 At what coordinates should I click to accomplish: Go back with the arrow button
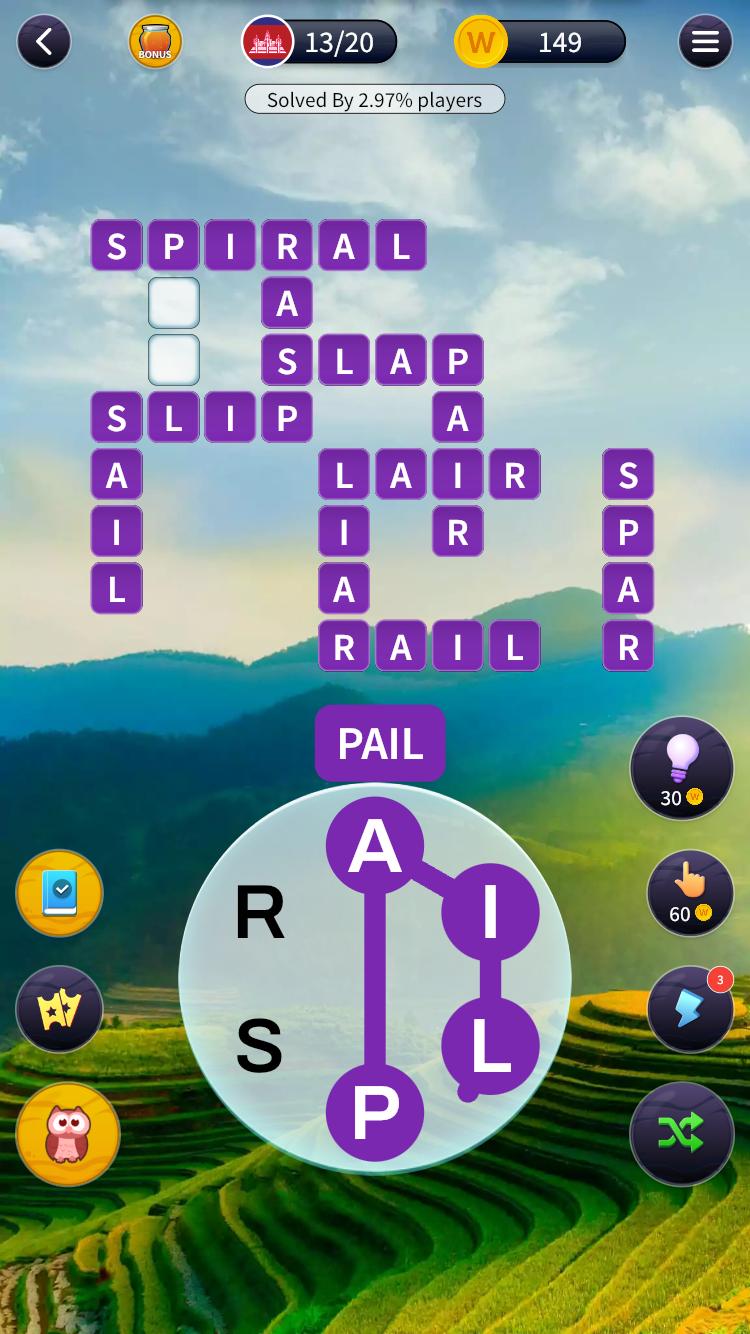point(44,42)
